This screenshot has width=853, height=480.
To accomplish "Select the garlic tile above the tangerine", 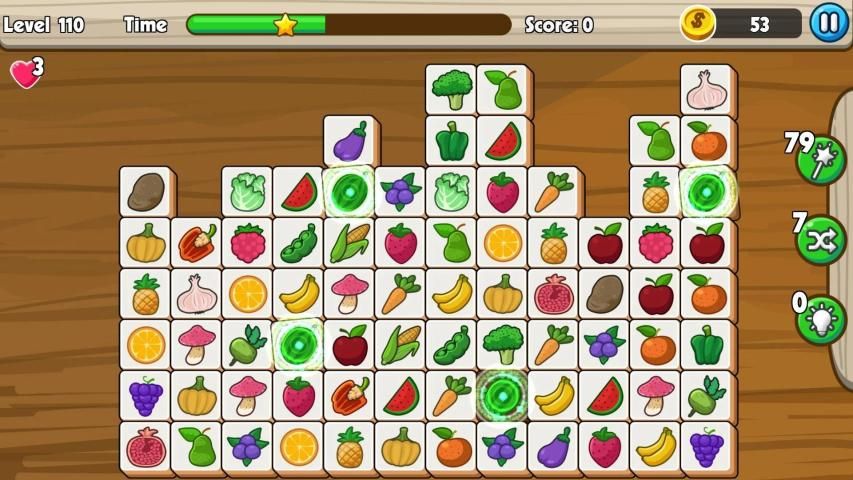I will tap(707, 90).
